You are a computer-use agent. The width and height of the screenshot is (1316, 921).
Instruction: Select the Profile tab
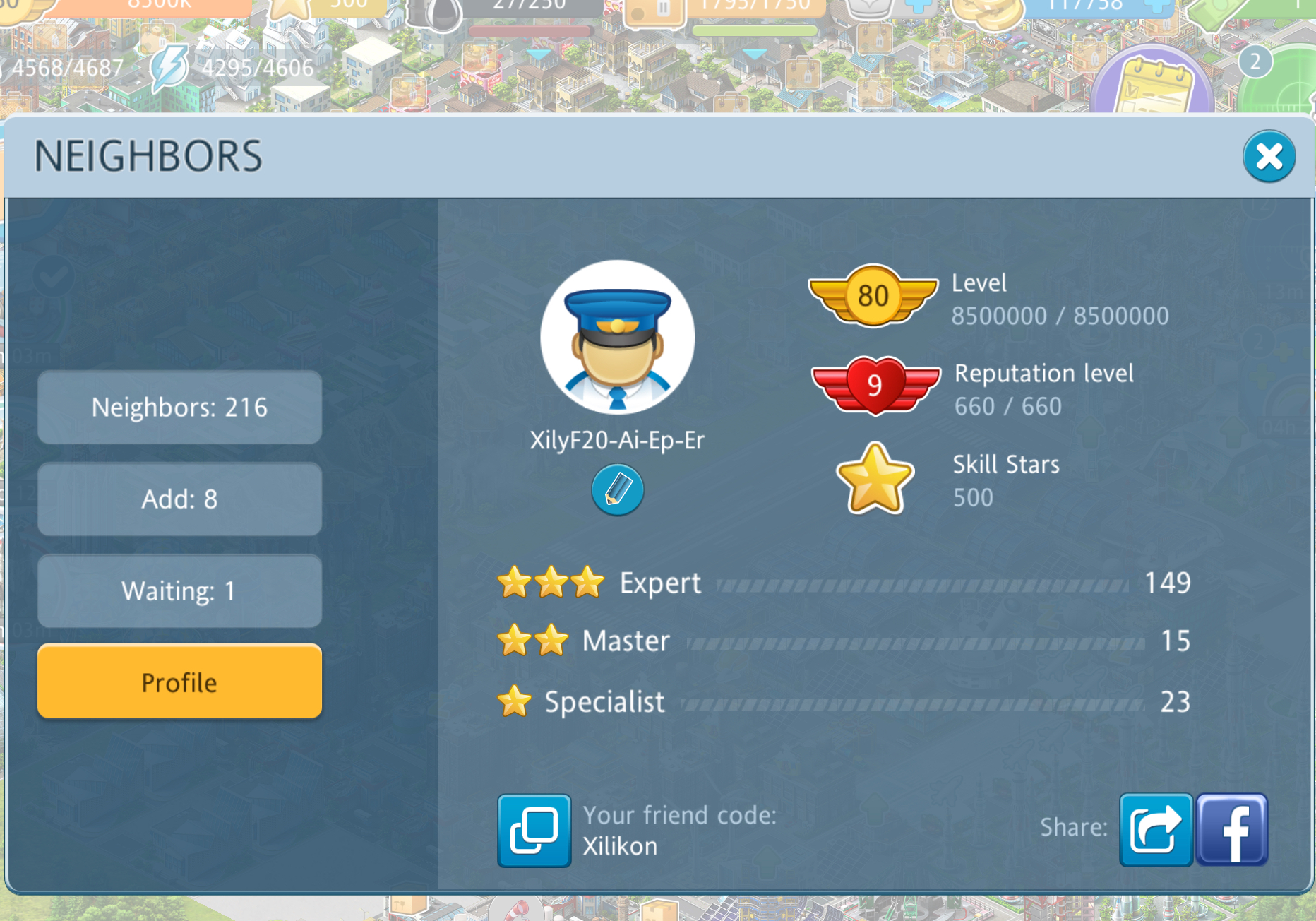coord(179,682)
